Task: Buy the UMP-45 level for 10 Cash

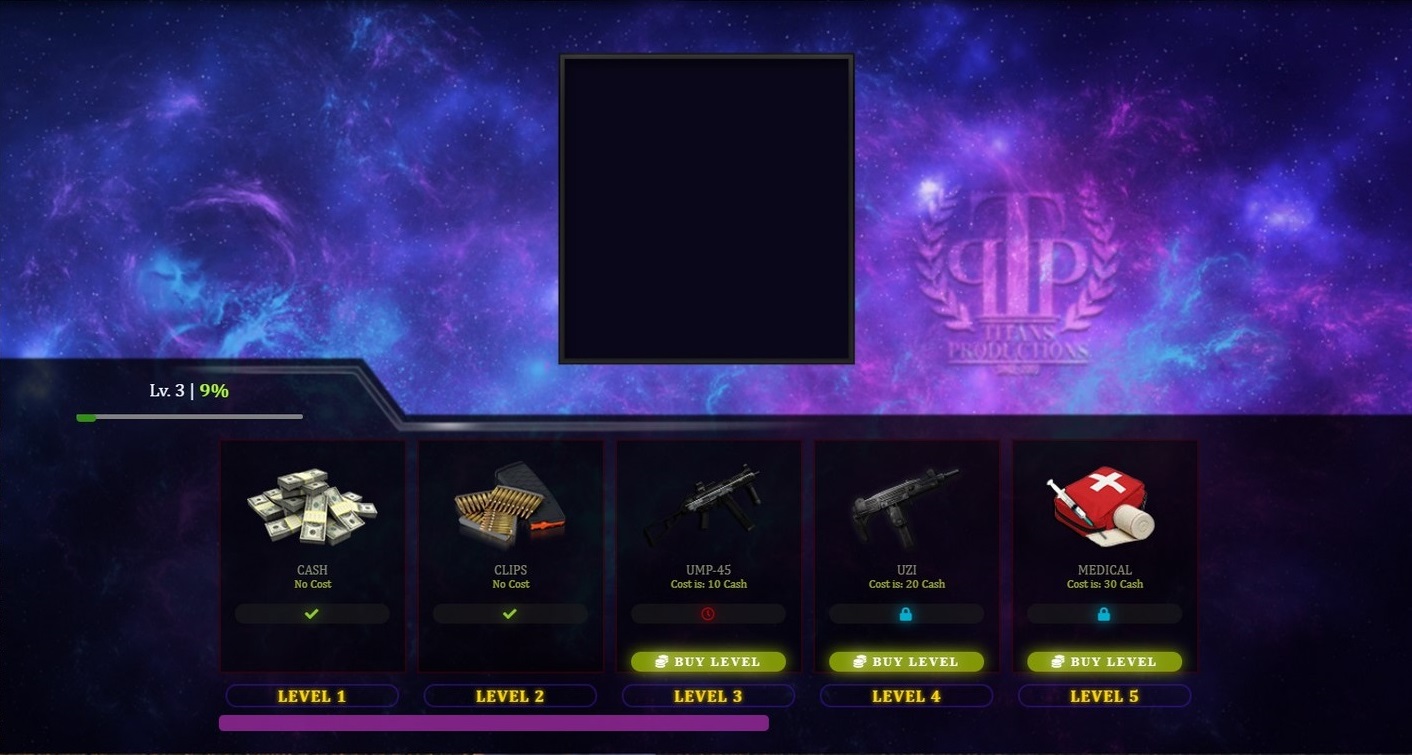Action: (708, 661)
